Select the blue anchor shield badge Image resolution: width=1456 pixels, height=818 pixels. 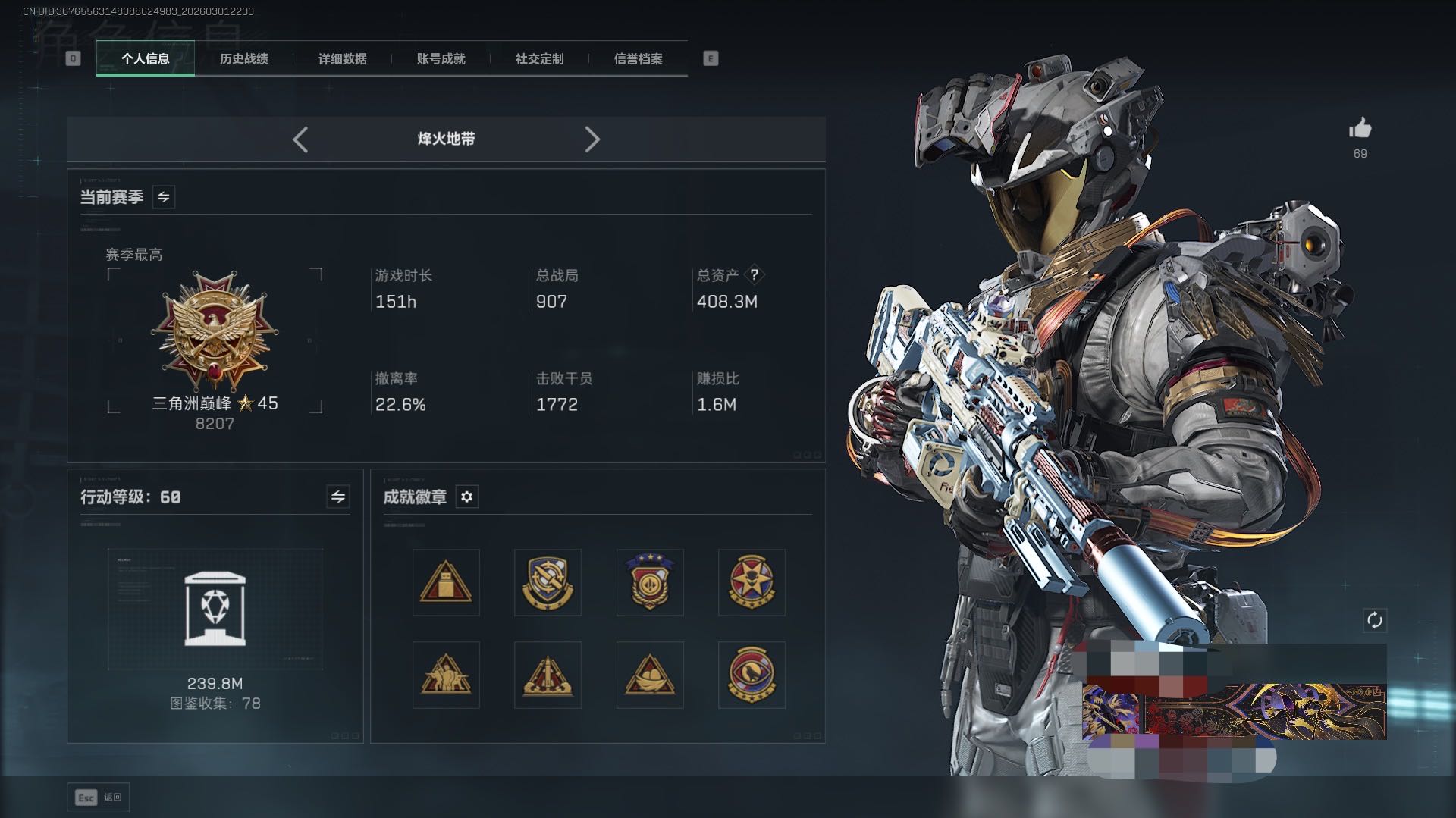[548, 582]
